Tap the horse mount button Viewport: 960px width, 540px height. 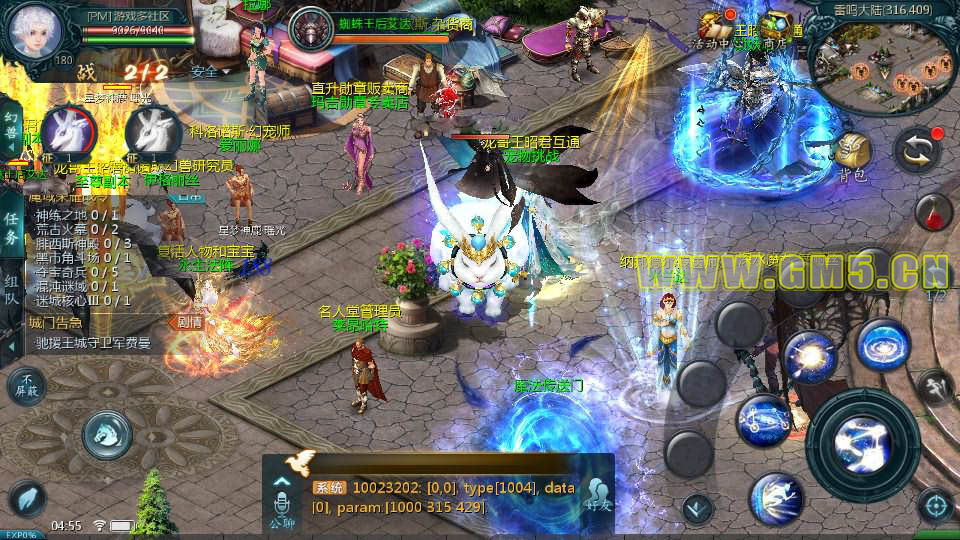[108, 432]
